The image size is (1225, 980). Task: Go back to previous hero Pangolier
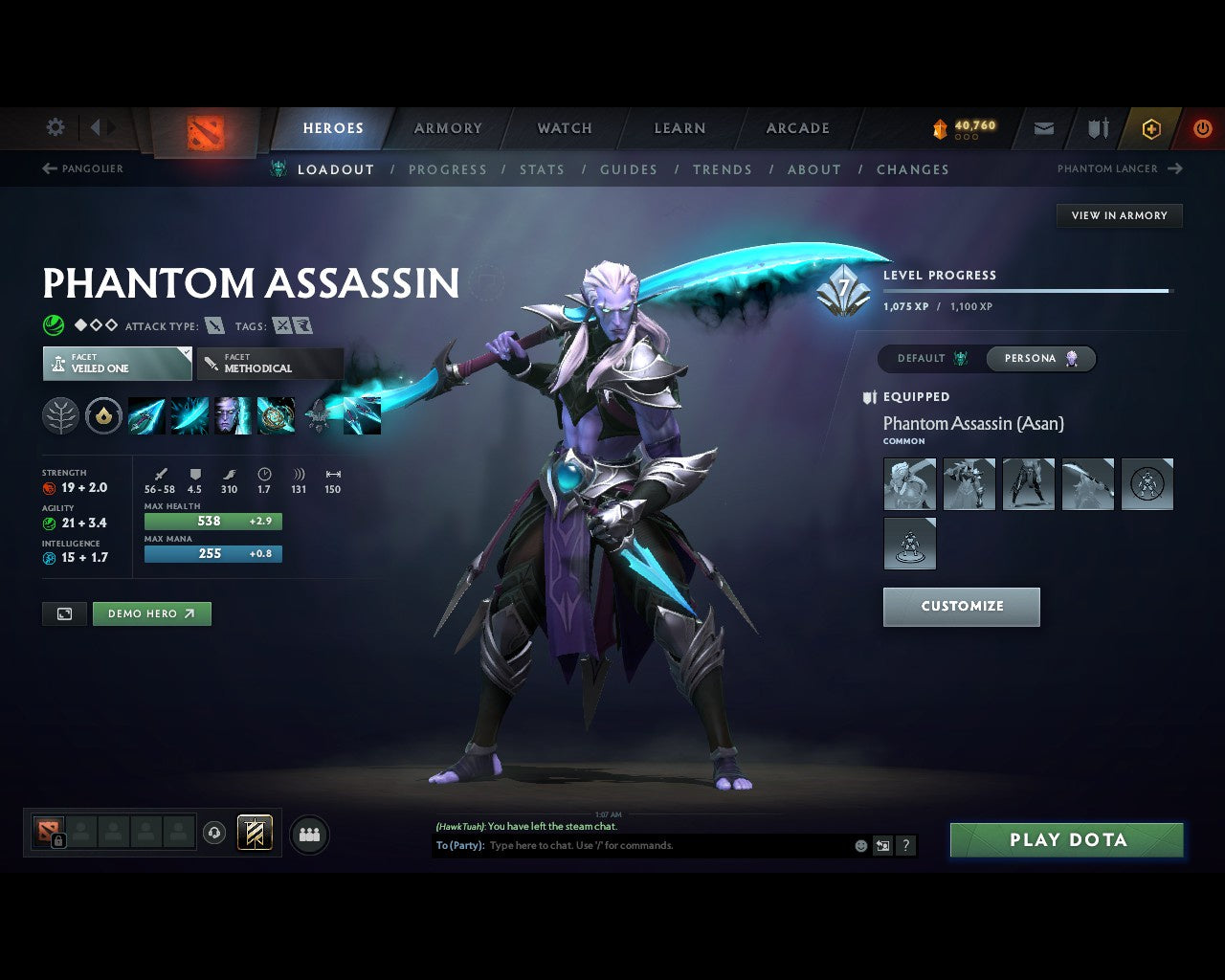point(83,168)
